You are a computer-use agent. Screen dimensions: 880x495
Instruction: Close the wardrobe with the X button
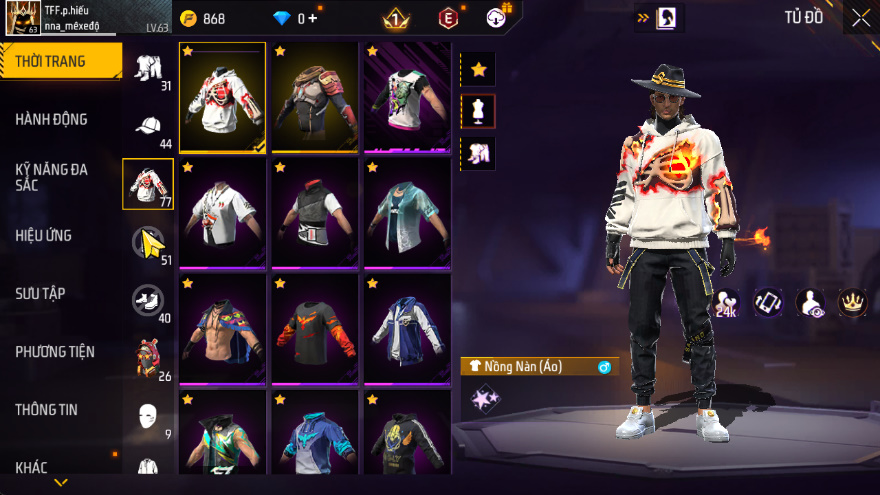click(860, 17)
